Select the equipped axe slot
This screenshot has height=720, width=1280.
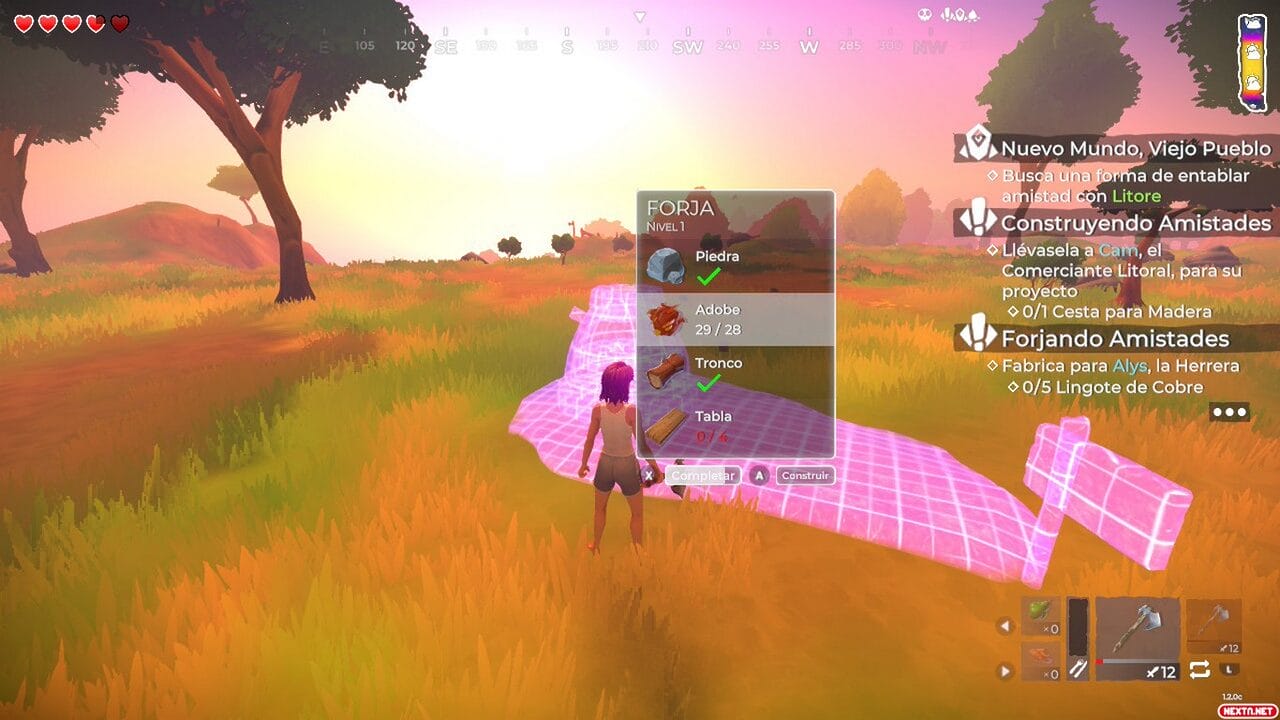[x=1138, y=639]
